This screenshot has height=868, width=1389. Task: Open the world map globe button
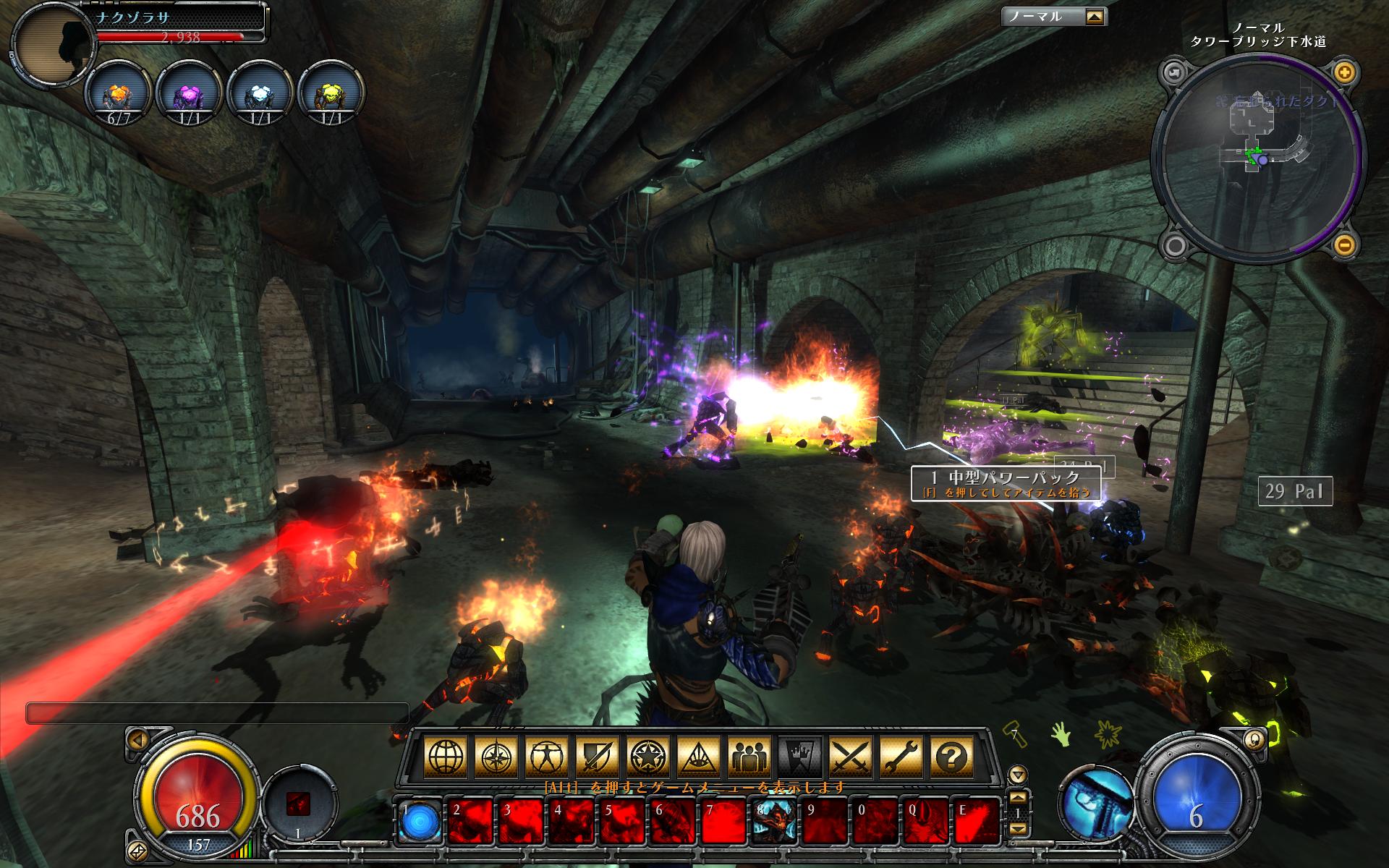coord(443,757)
